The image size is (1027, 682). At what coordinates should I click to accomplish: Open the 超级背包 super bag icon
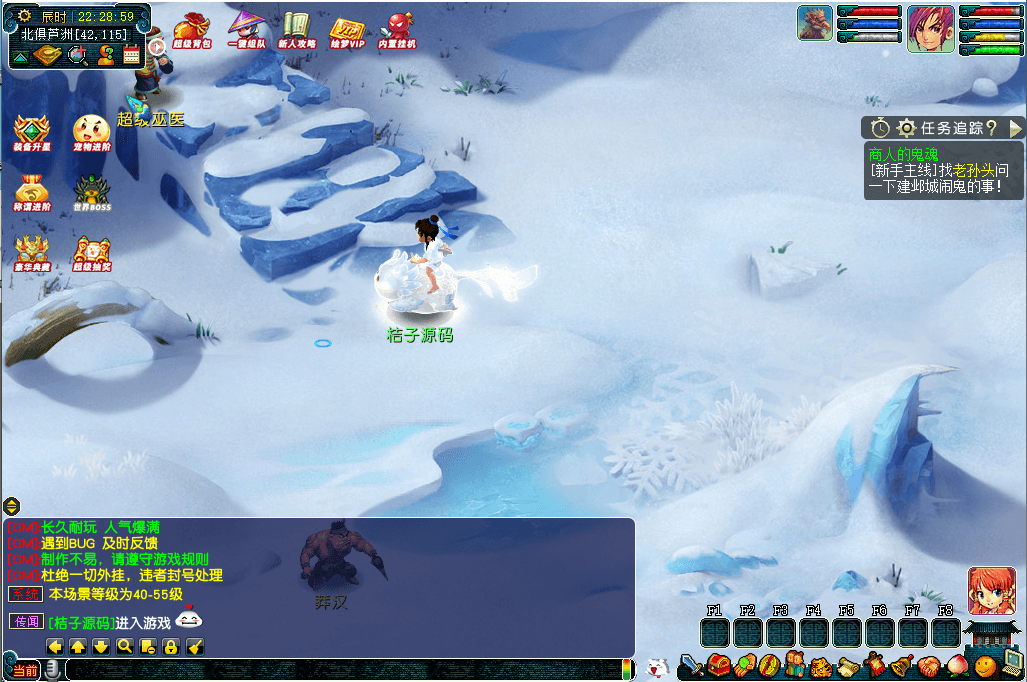(188, 30)
